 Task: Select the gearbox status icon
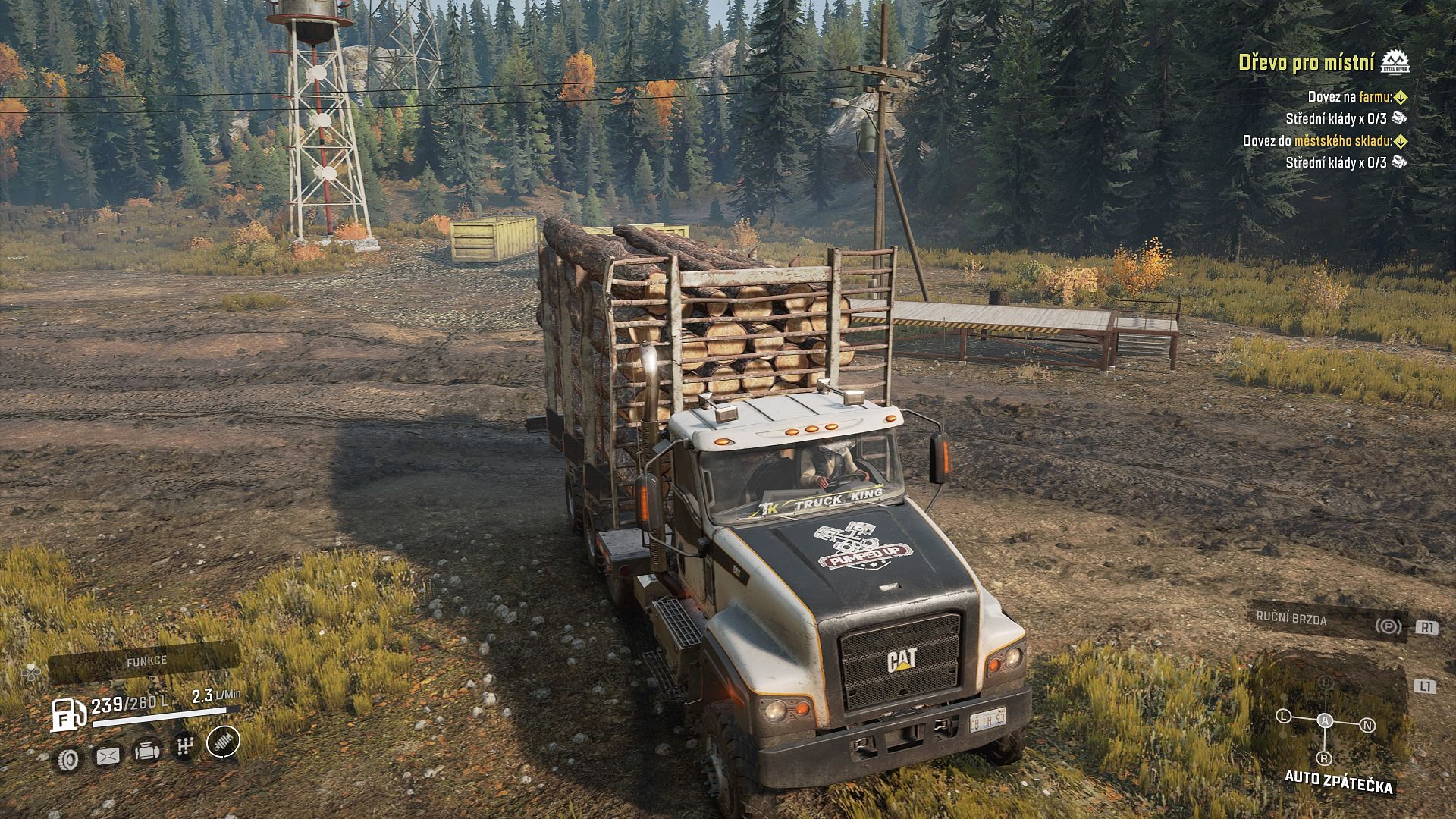click(x=184, y=747)
